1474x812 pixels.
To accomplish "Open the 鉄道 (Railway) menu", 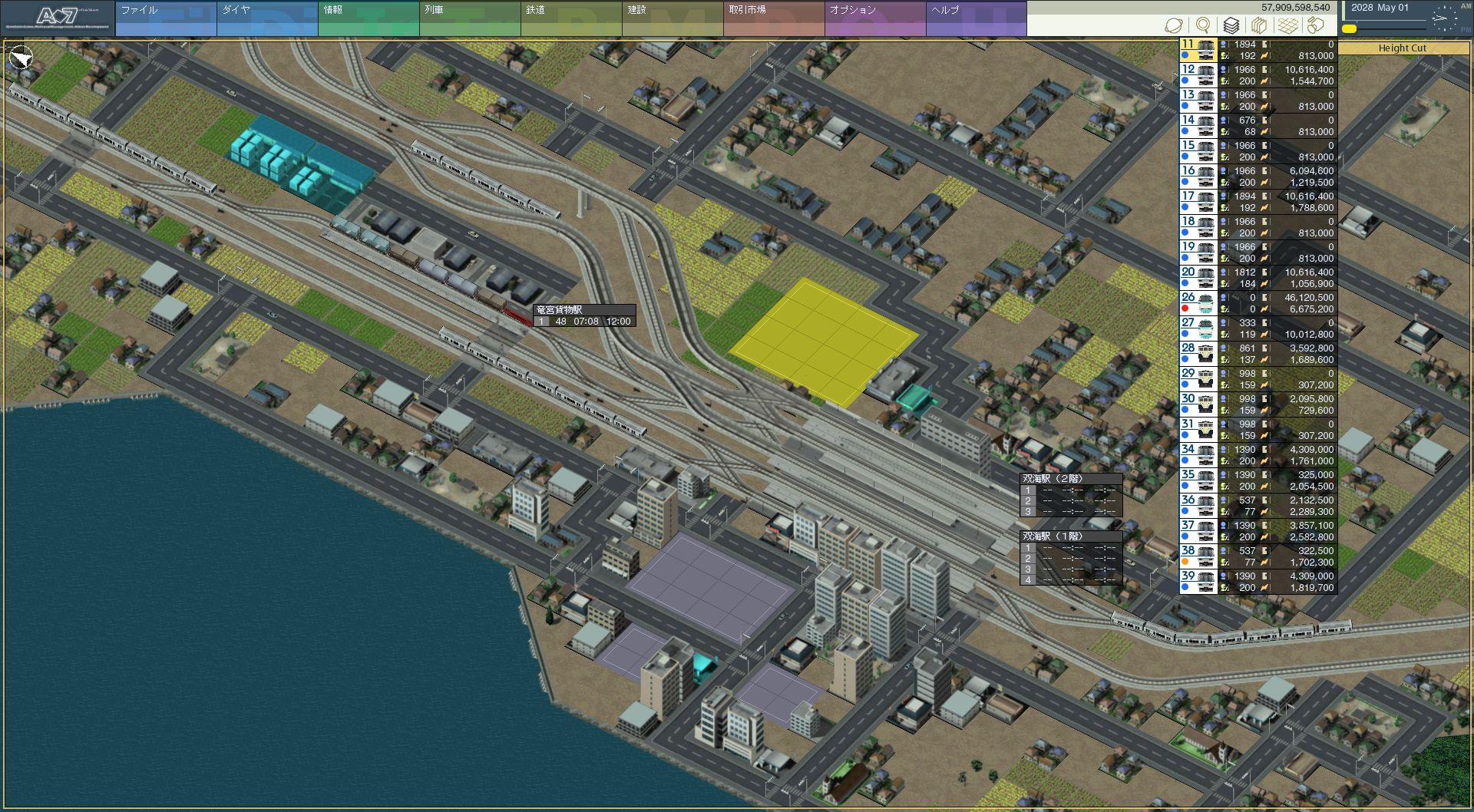I will click(571, 18).
